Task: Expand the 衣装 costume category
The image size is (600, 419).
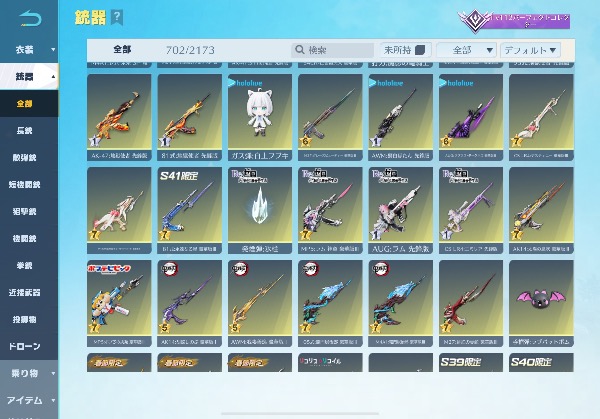Action: pyautogui.click(x=29, y=47)
